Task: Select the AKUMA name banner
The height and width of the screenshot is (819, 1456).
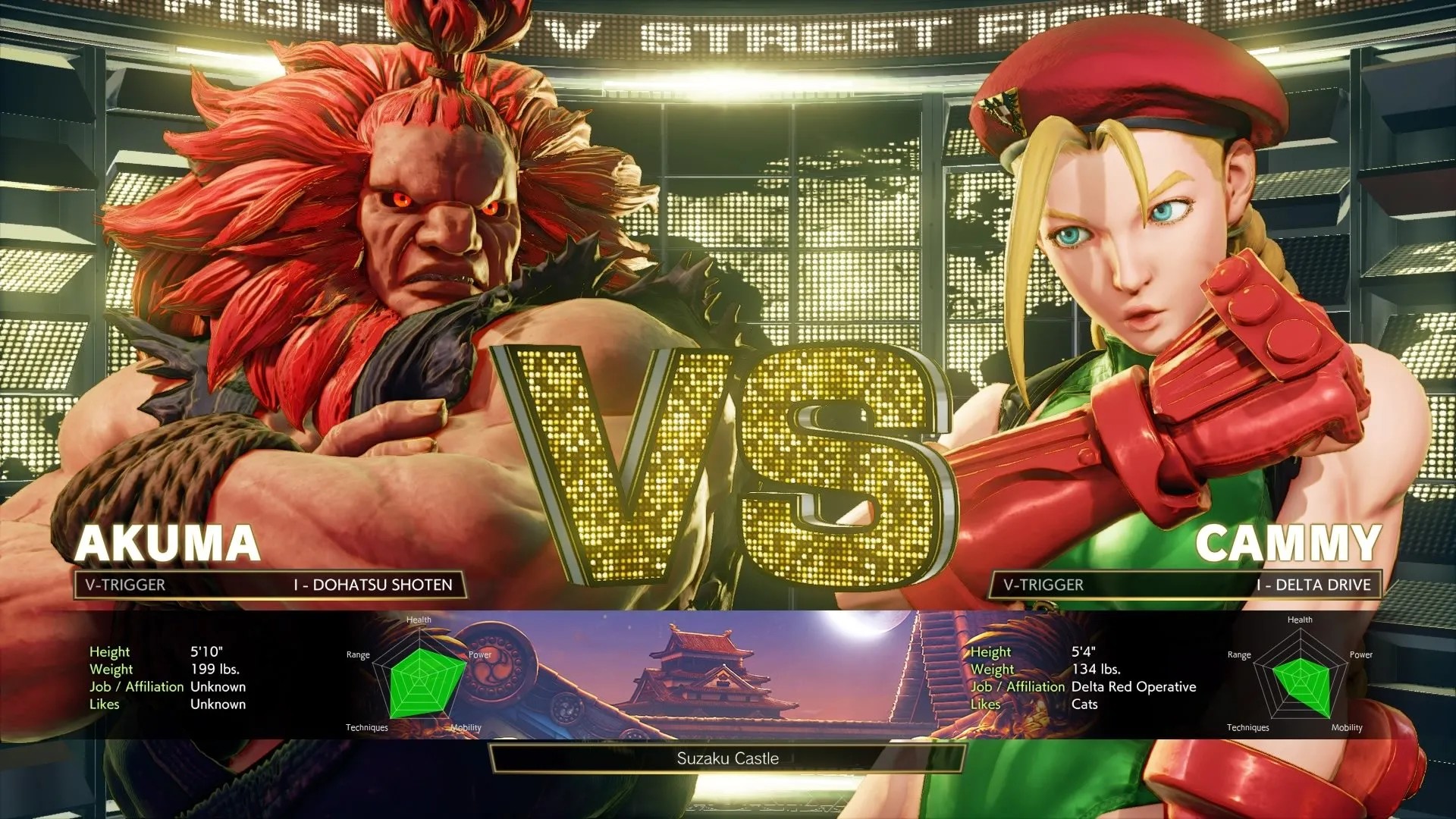Action: (x=168, y=544)
